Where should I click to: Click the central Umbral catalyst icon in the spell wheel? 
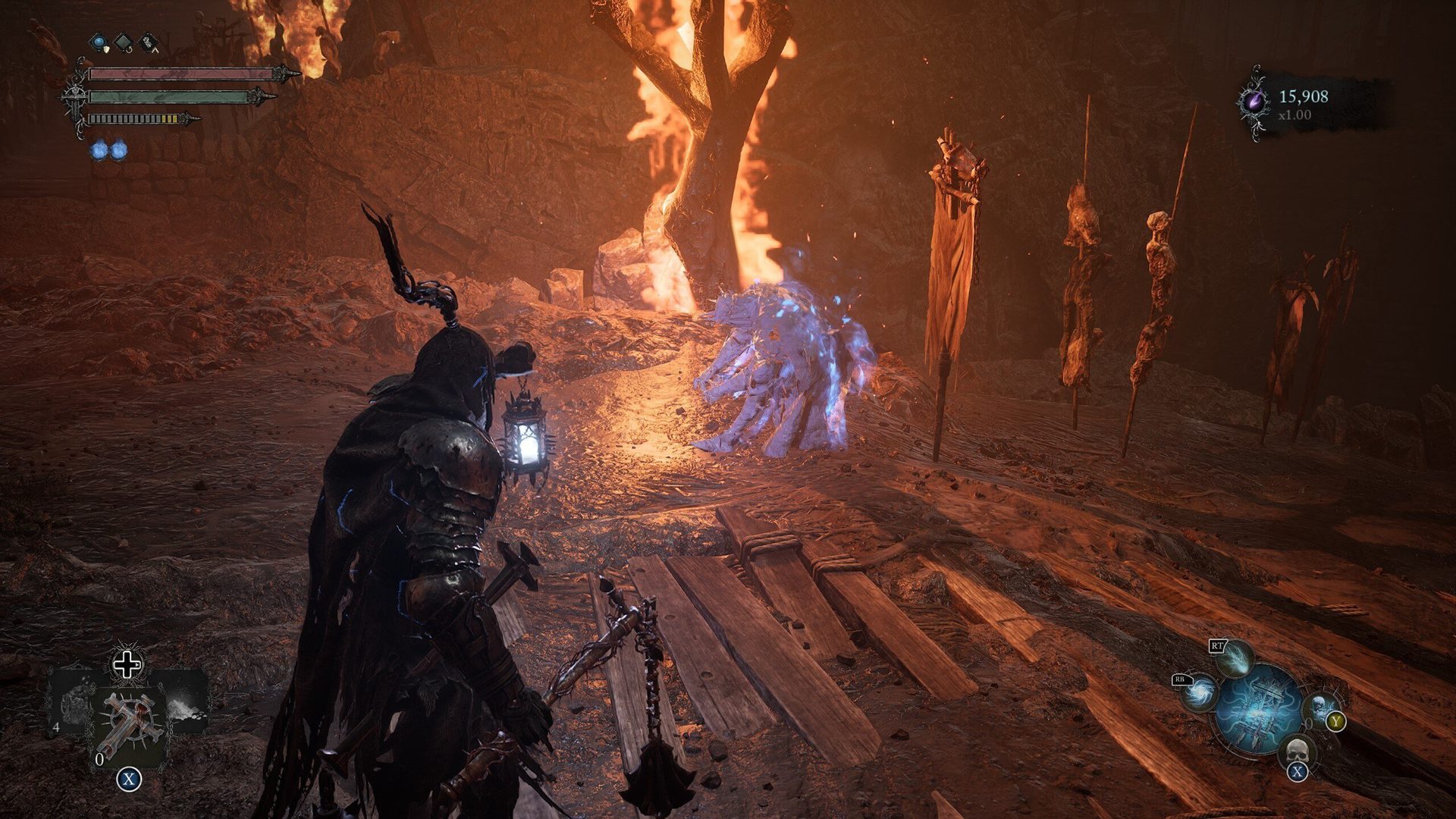click(1258, 712)
